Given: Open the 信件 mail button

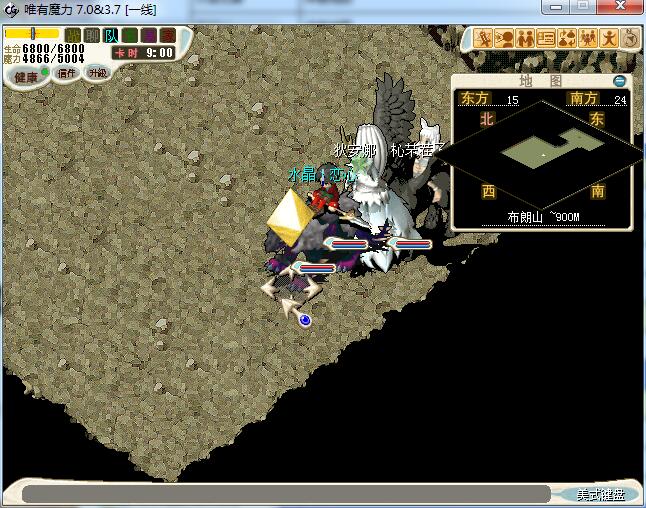Looking at the screenshot, I should [68, 73].
